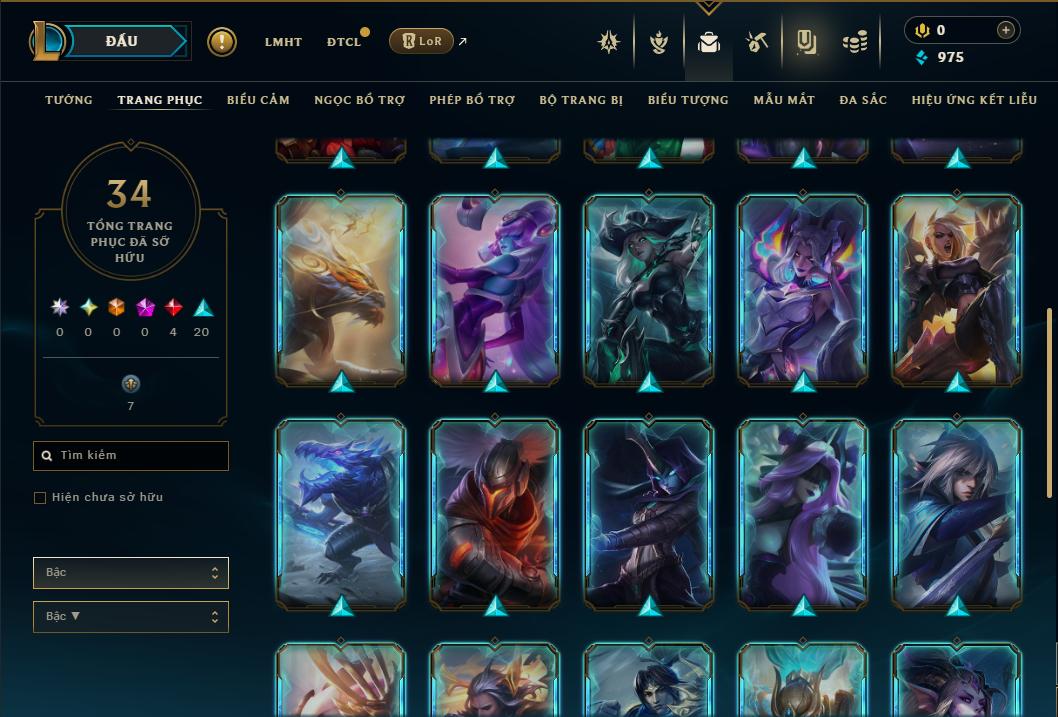
Task: Click the plus button to add RP
Action: tap(1006, 30)
